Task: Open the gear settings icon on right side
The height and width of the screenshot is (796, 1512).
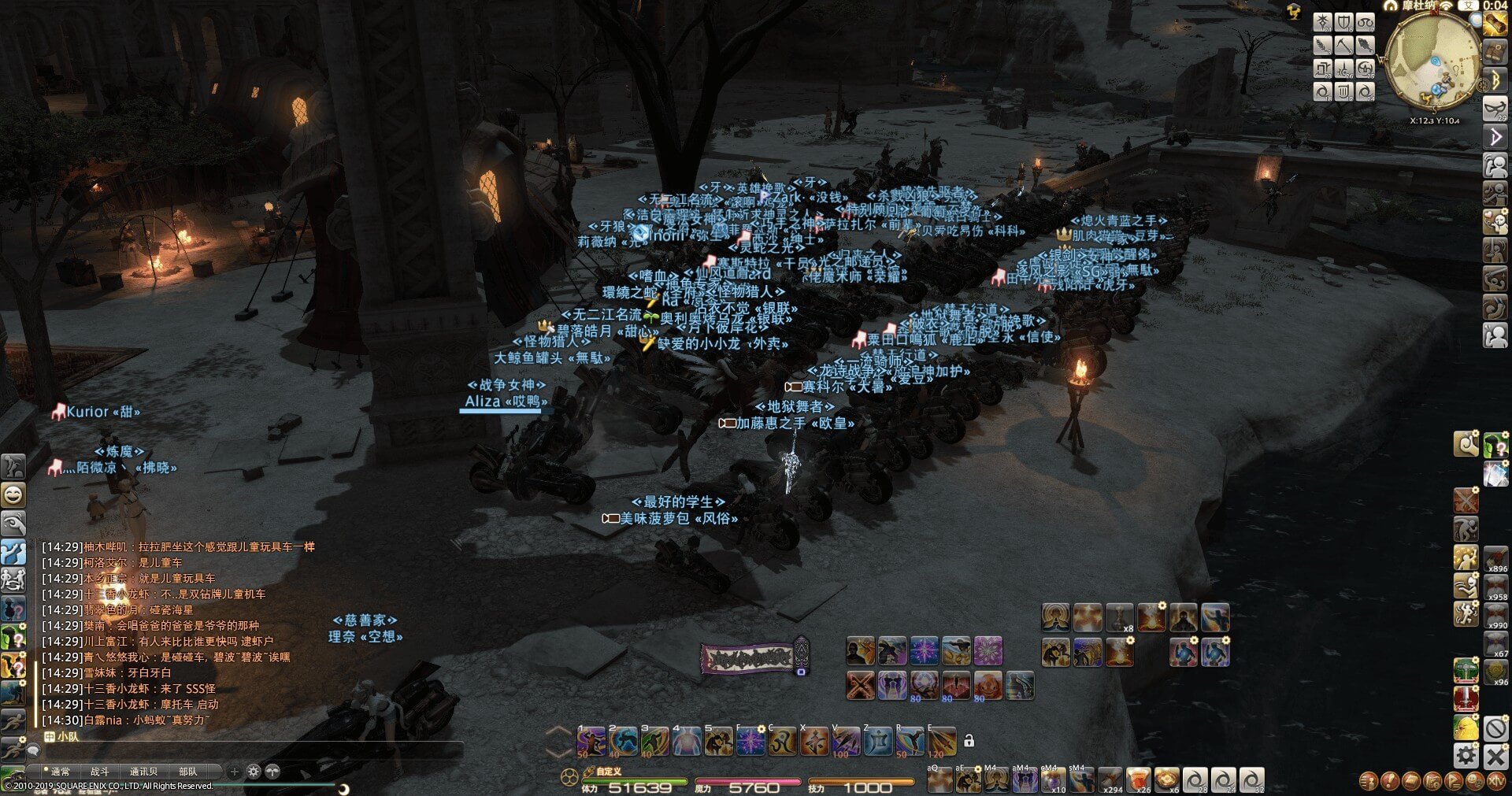Action: [x=1466, y=757]
